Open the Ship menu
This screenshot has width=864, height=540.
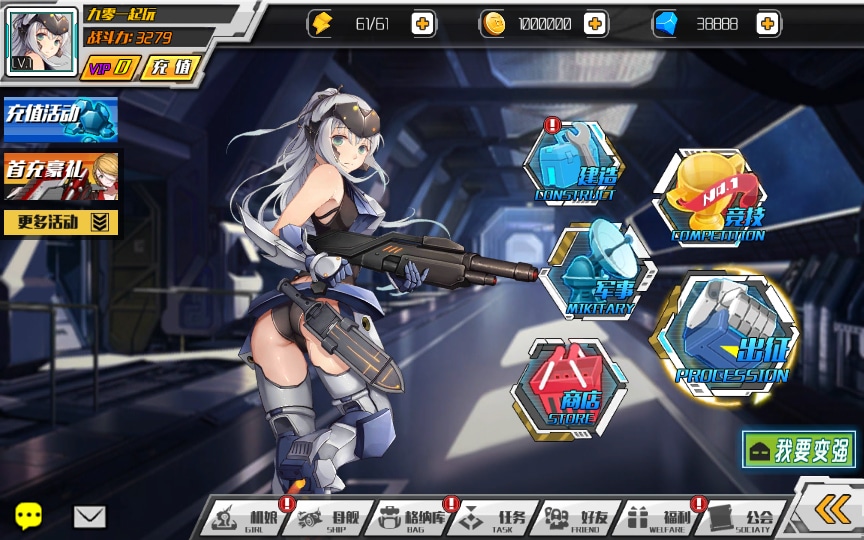327,518
